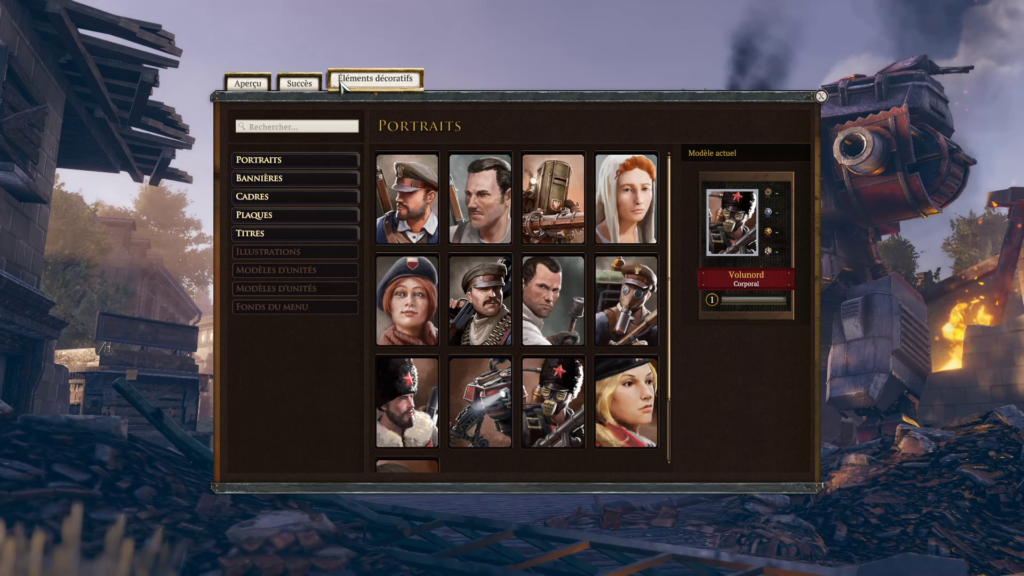Image resolution: width=1024 pixels, height=576 pixels.
Task: Select the brass armored mech portrait
Action: click(x=553, y=199)
